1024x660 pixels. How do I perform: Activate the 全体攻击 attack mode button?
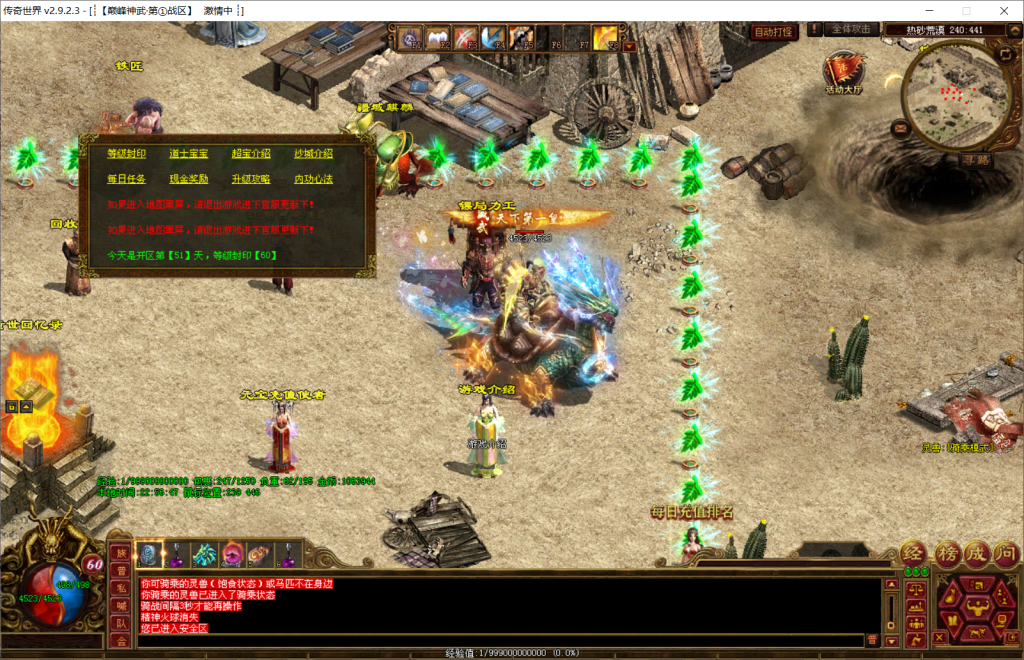853,30
